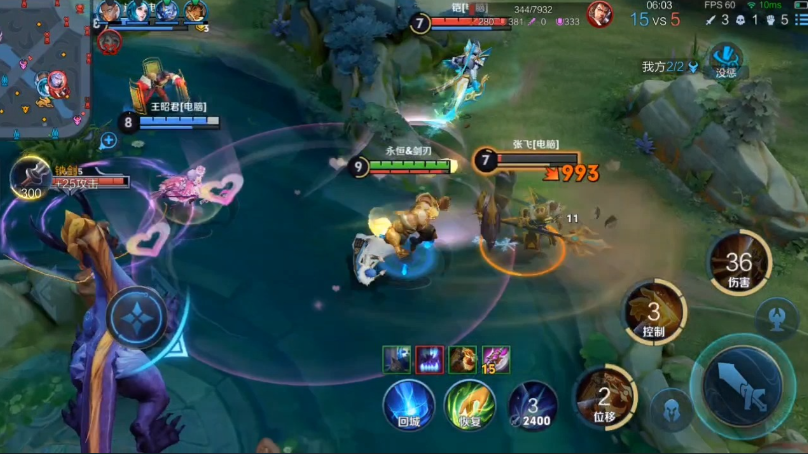
Task: Open the blue plus button below minimap
Action: [x=108, y=141]
